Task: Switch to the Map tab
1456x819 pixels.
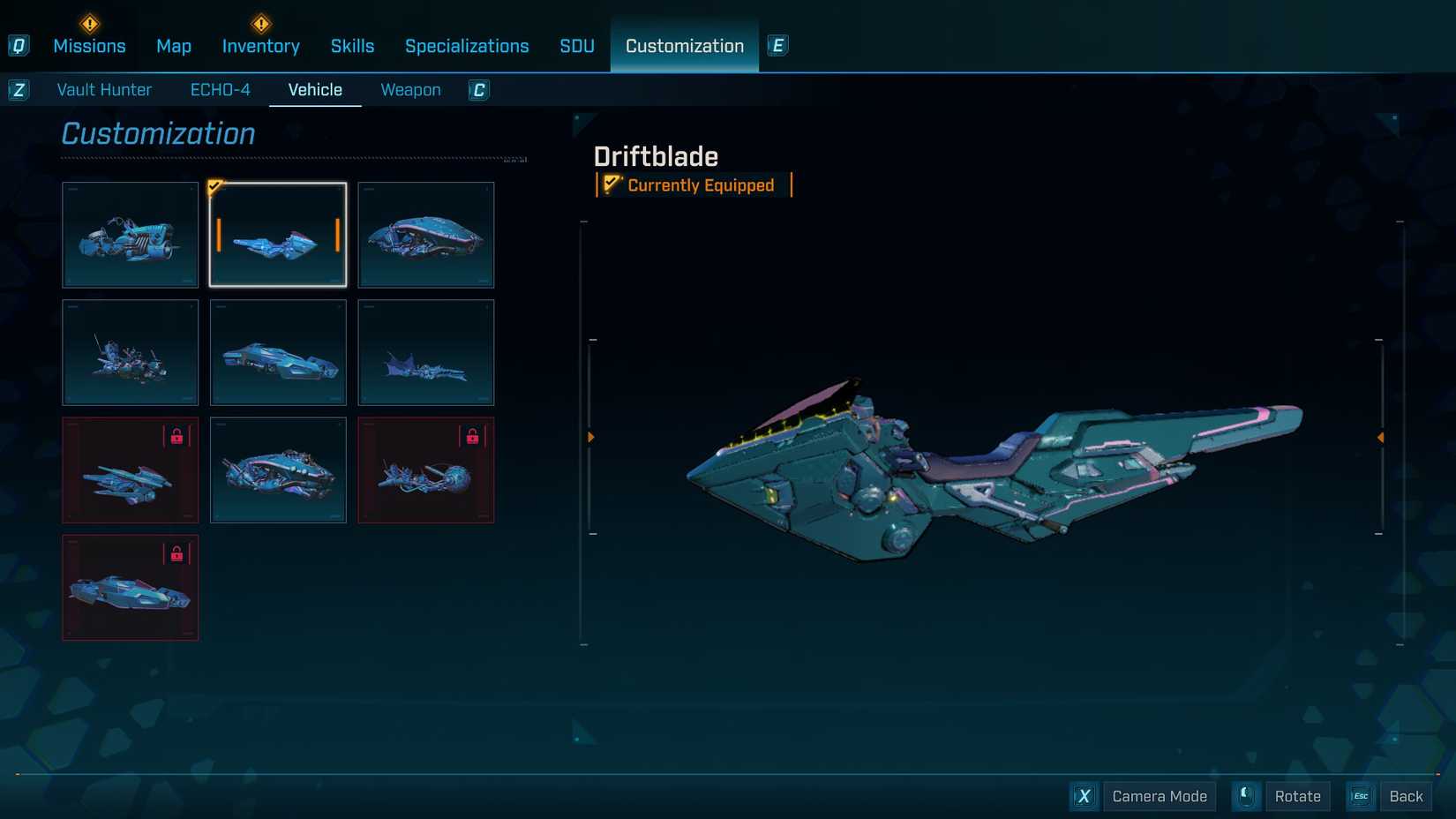Action: click(x=174, y=46)
